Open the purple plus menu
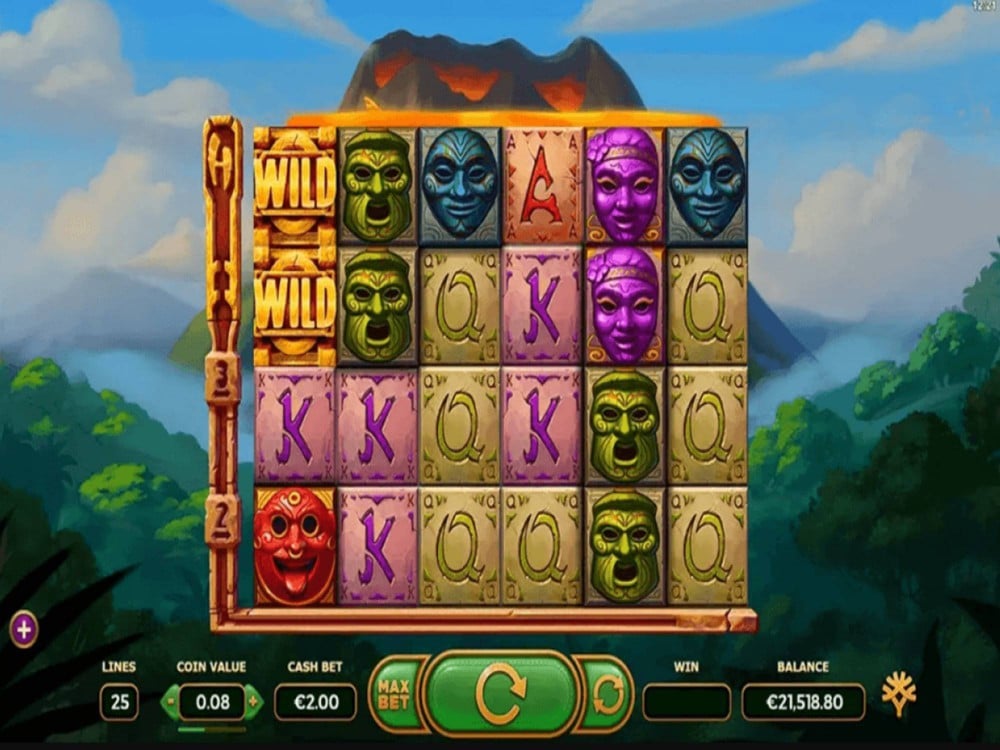1000x750 pixels. coord(23,630)
